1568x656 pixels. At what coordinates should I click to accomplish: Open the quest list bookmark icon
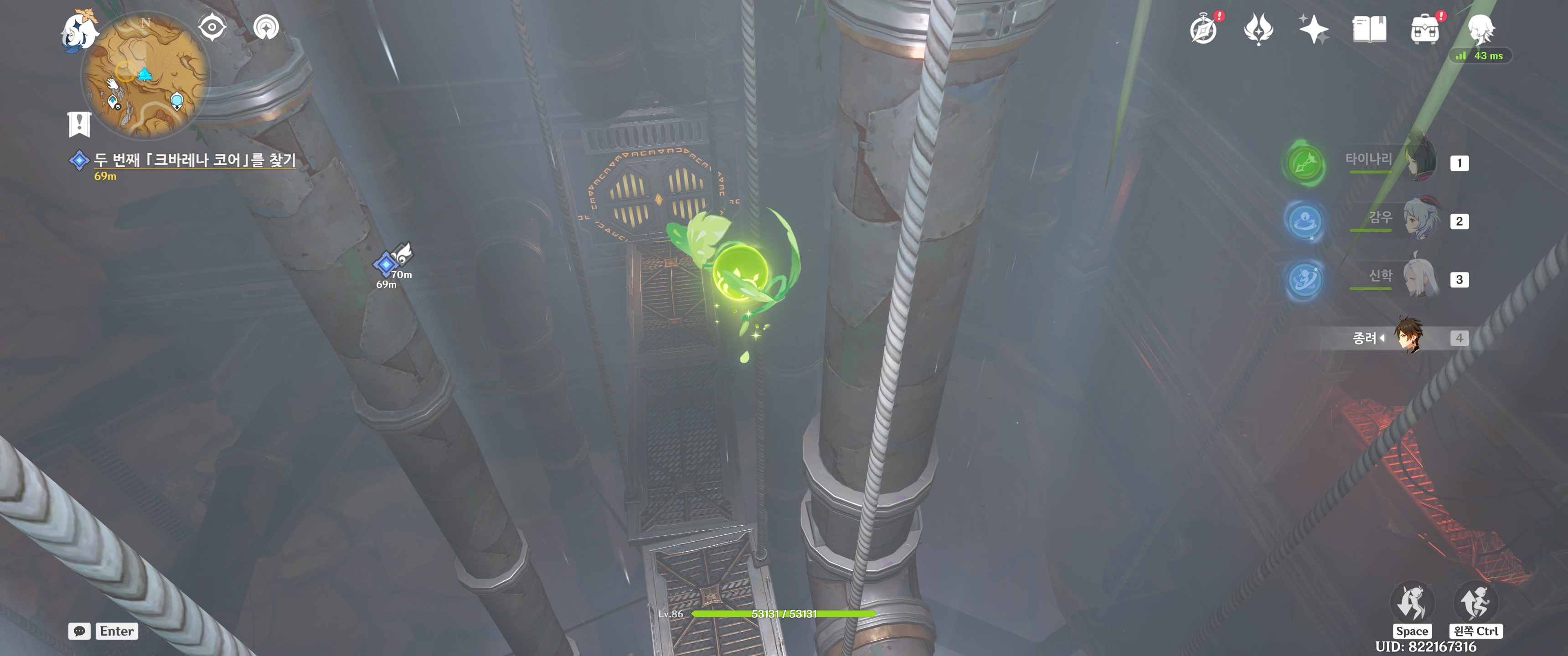click(x=79, y=124)
